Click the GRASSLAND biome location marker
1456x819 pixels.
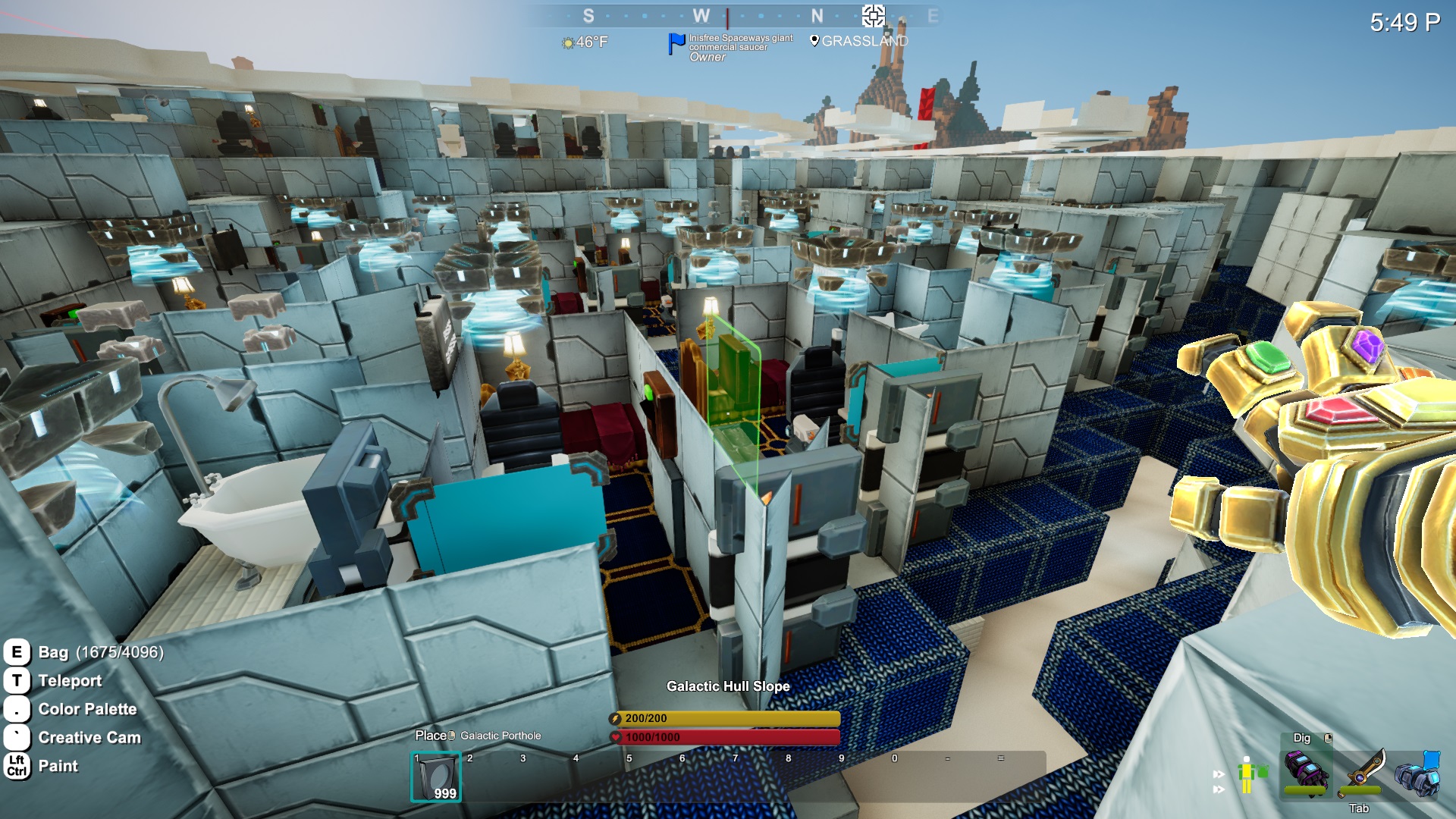[x=814, y=41]
